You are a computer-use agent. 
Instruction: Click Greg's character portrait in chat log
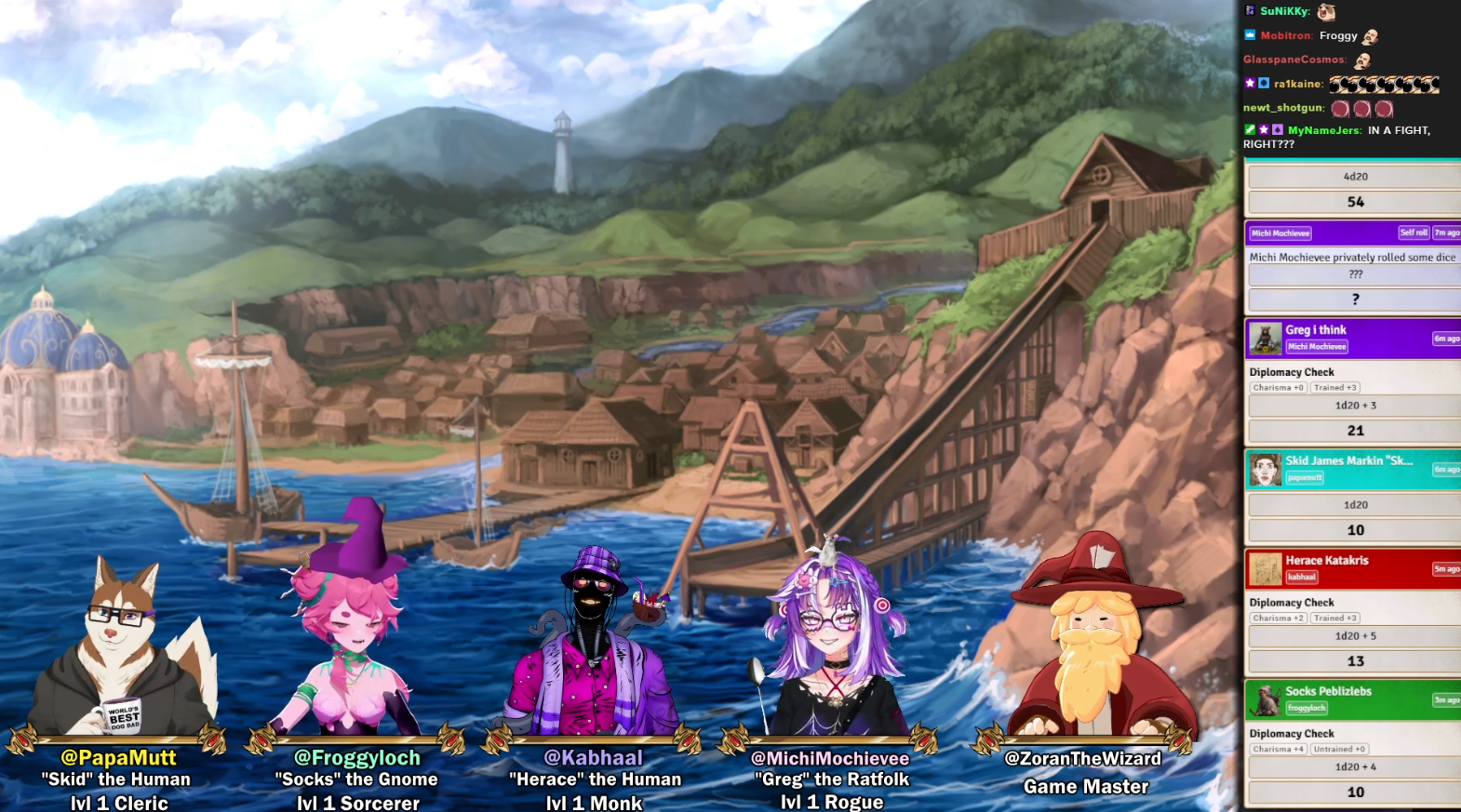[1265, 339]
